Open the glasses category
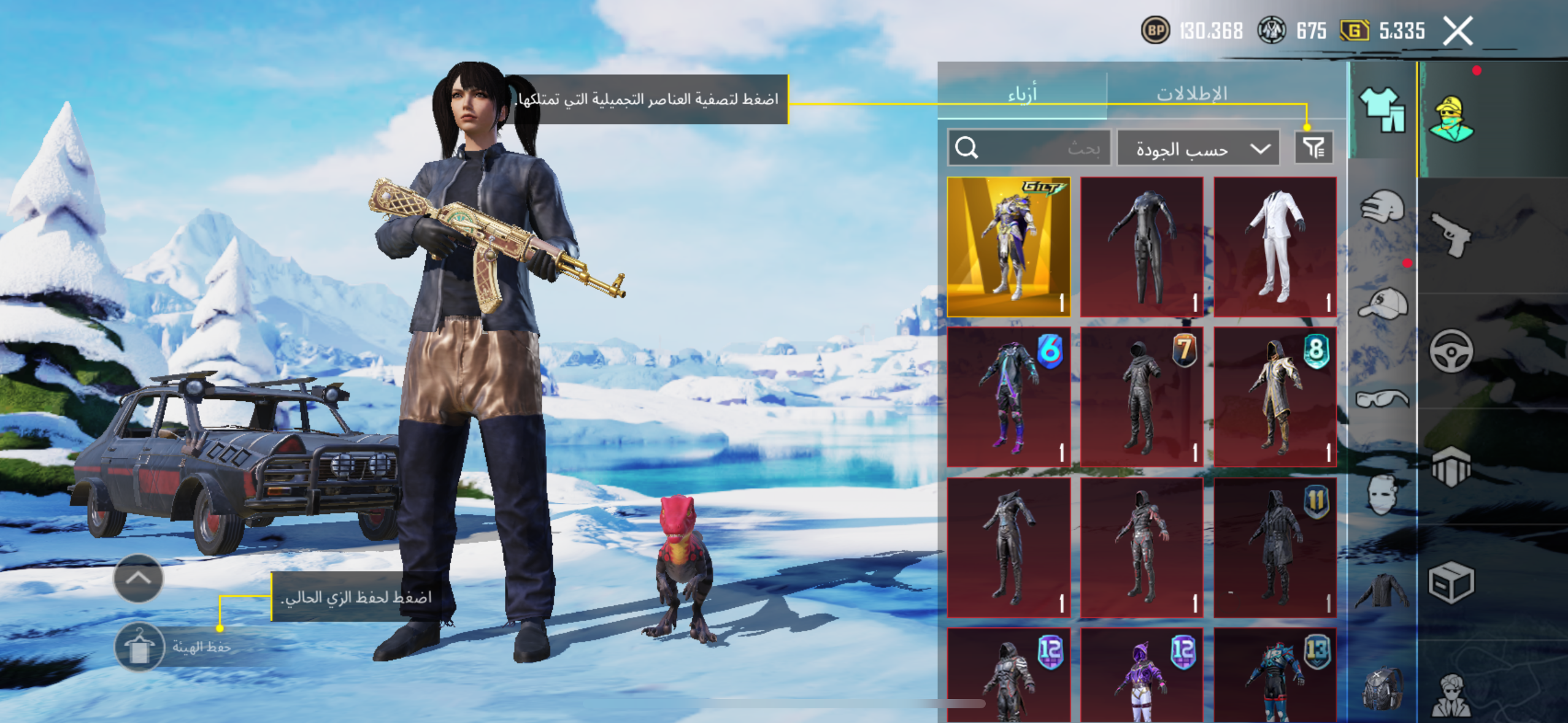Viewport: 1568px width, 723px height. tap(1382, 399)
